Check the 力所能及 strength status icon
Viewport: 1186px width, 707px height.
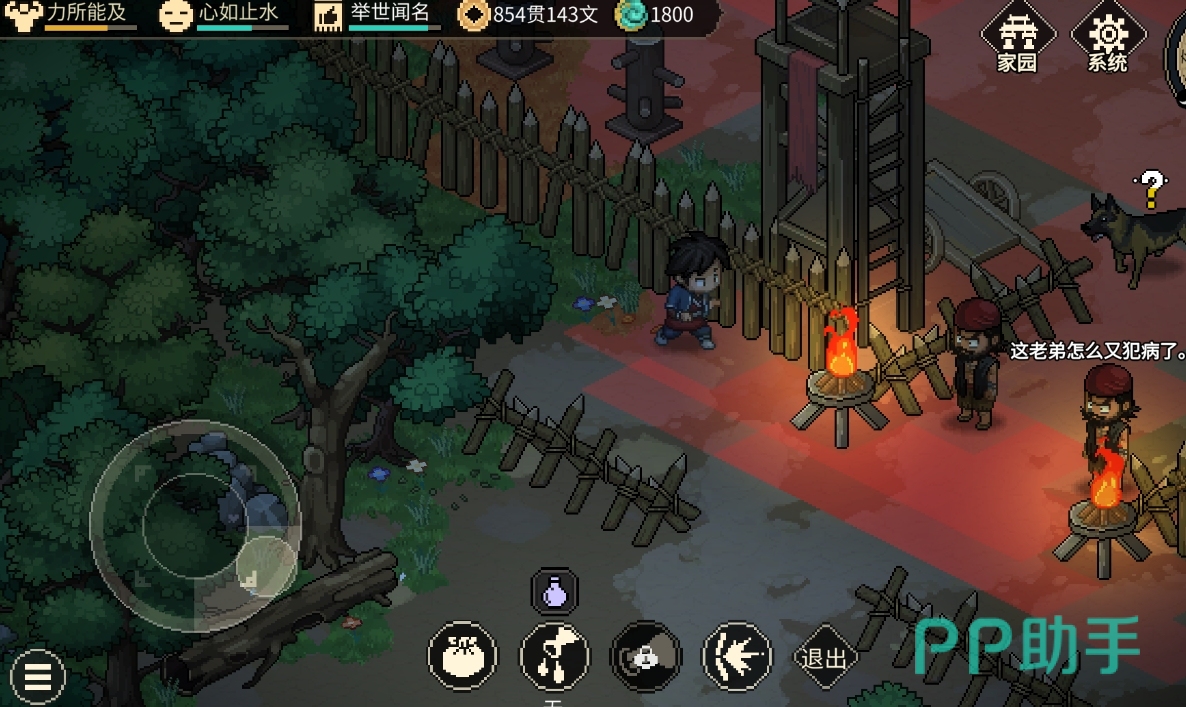23,15
